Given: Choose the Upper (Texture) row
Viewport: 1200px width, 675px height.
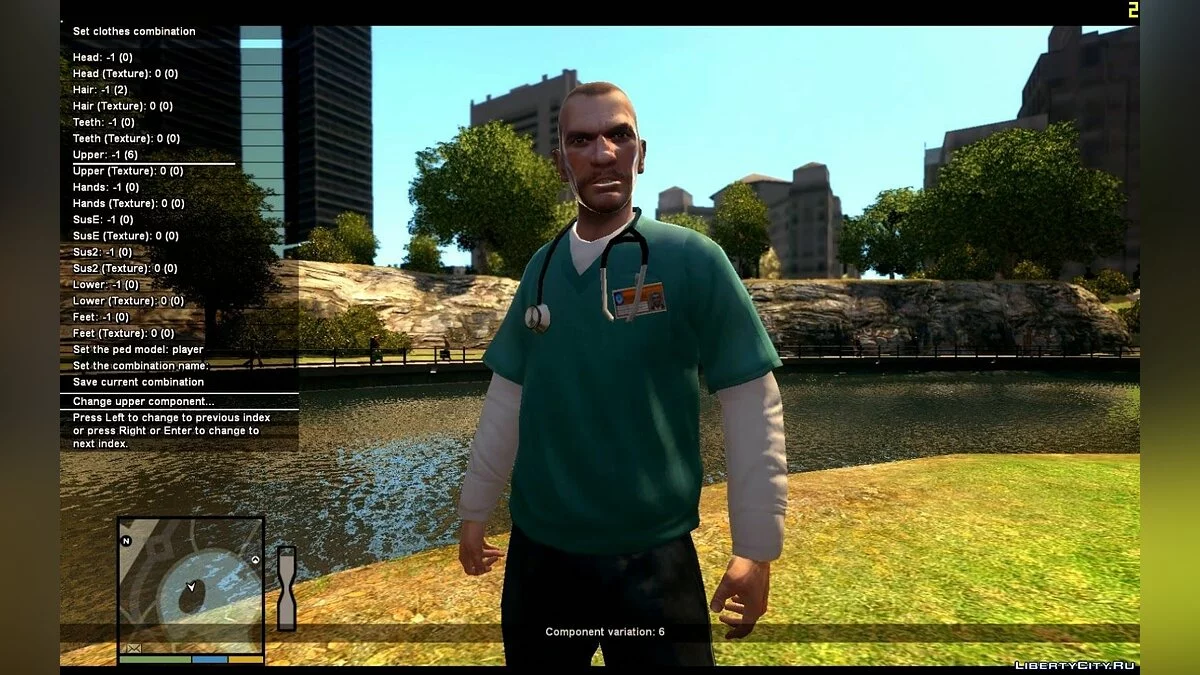Looking at the screenshot, I should point(127,171).
